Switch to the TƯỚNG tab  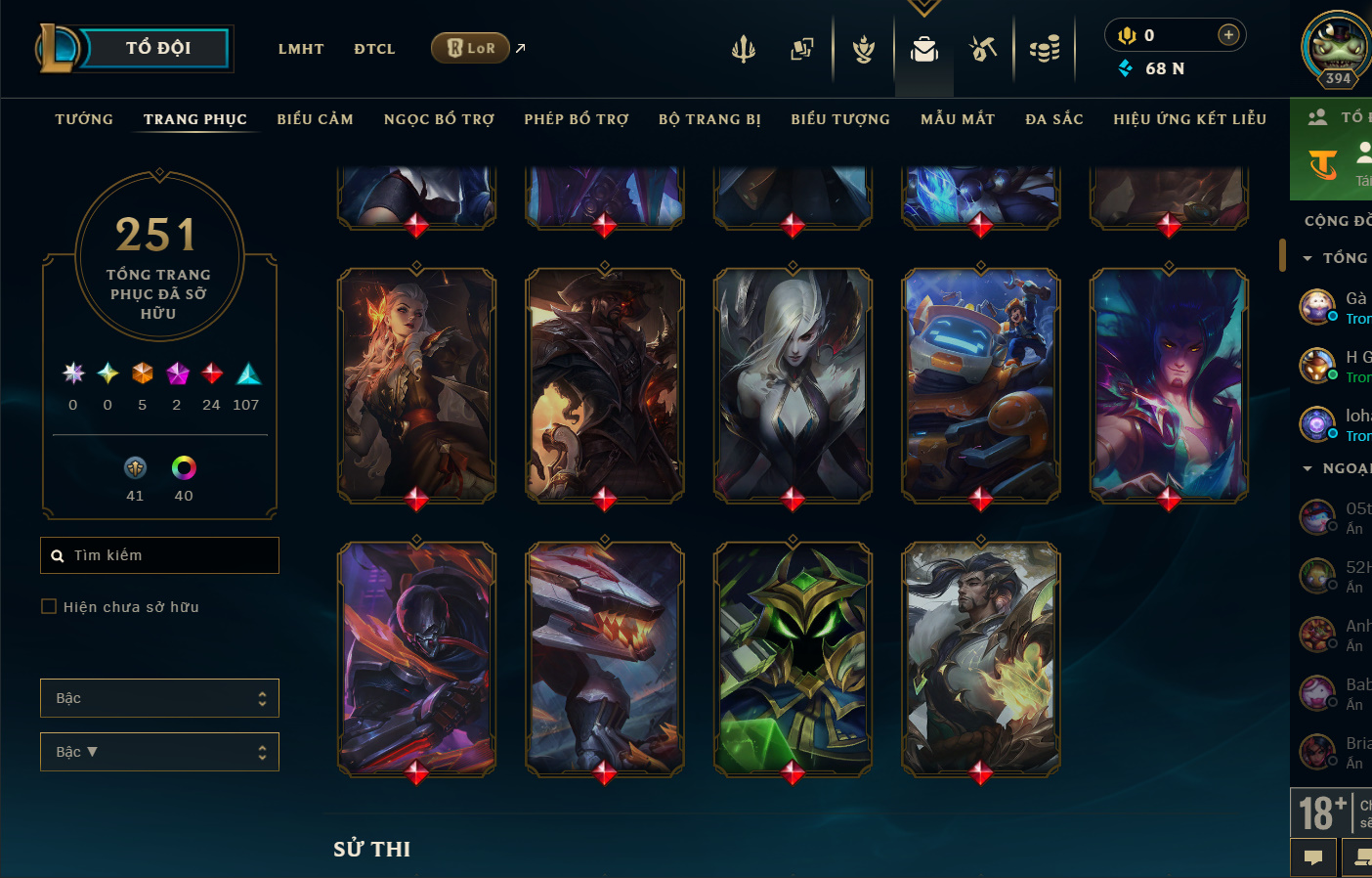84,119
